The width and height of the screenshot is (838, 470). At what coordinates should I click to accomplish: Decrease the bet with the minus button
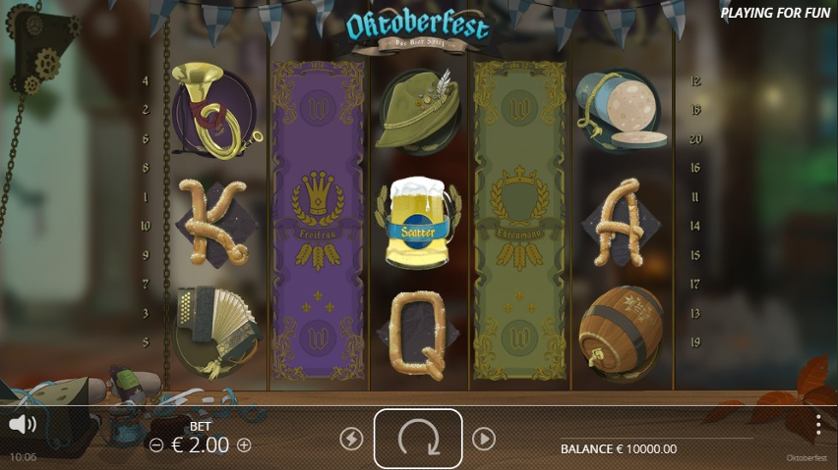pos(156,445)
